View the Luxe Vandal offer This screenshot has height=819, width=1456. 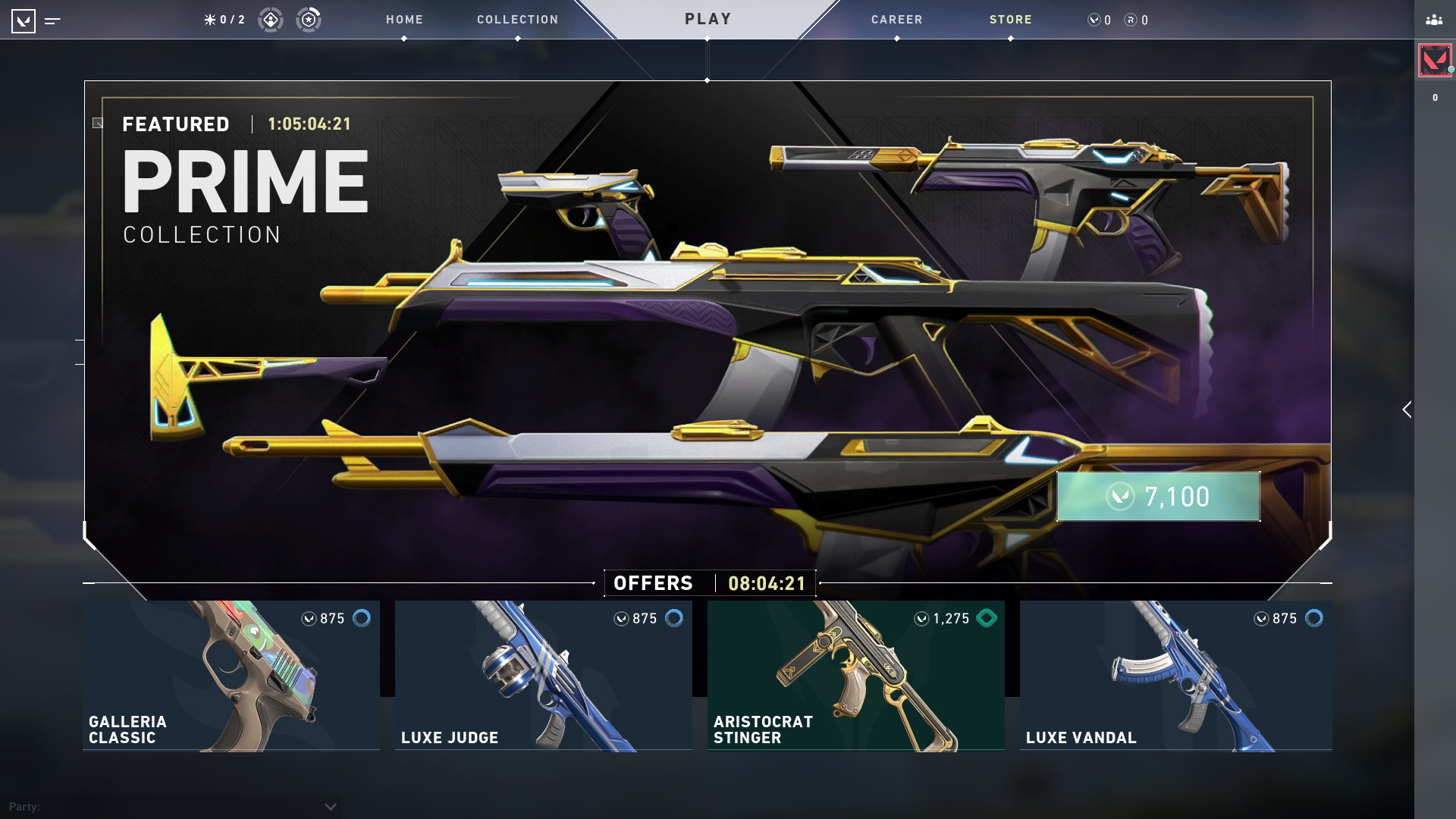1175,675
